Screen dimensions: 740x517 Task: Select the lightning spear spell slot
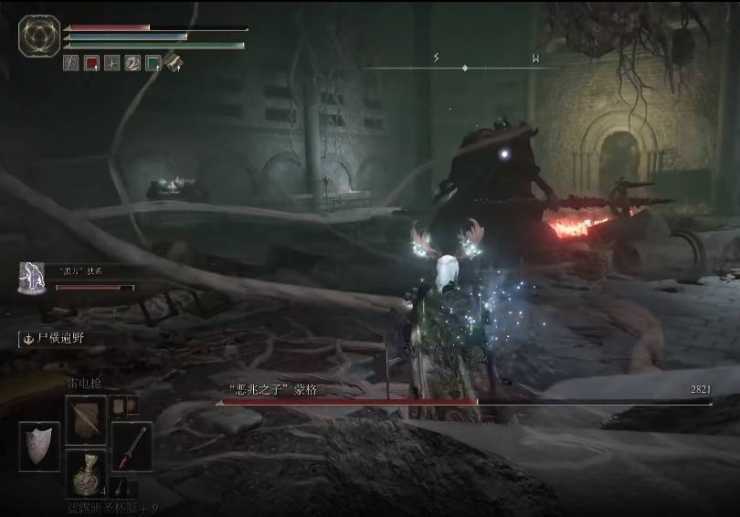coord(86,418)
